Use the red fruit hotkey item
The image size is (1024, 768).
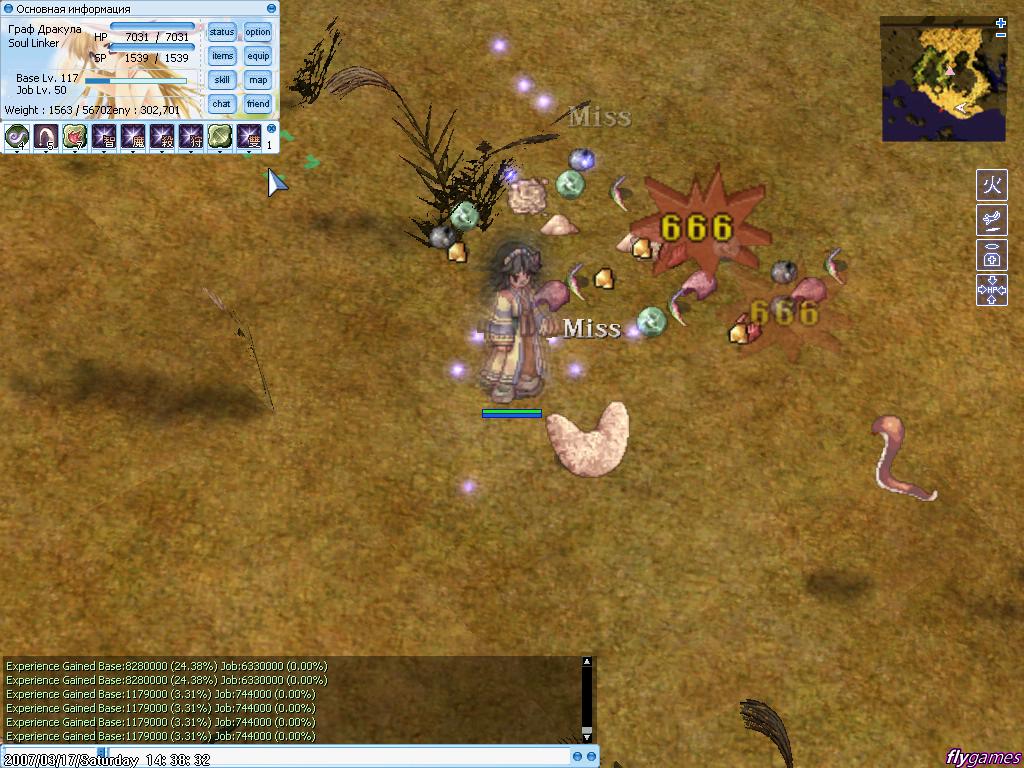(x=75, y=137)
